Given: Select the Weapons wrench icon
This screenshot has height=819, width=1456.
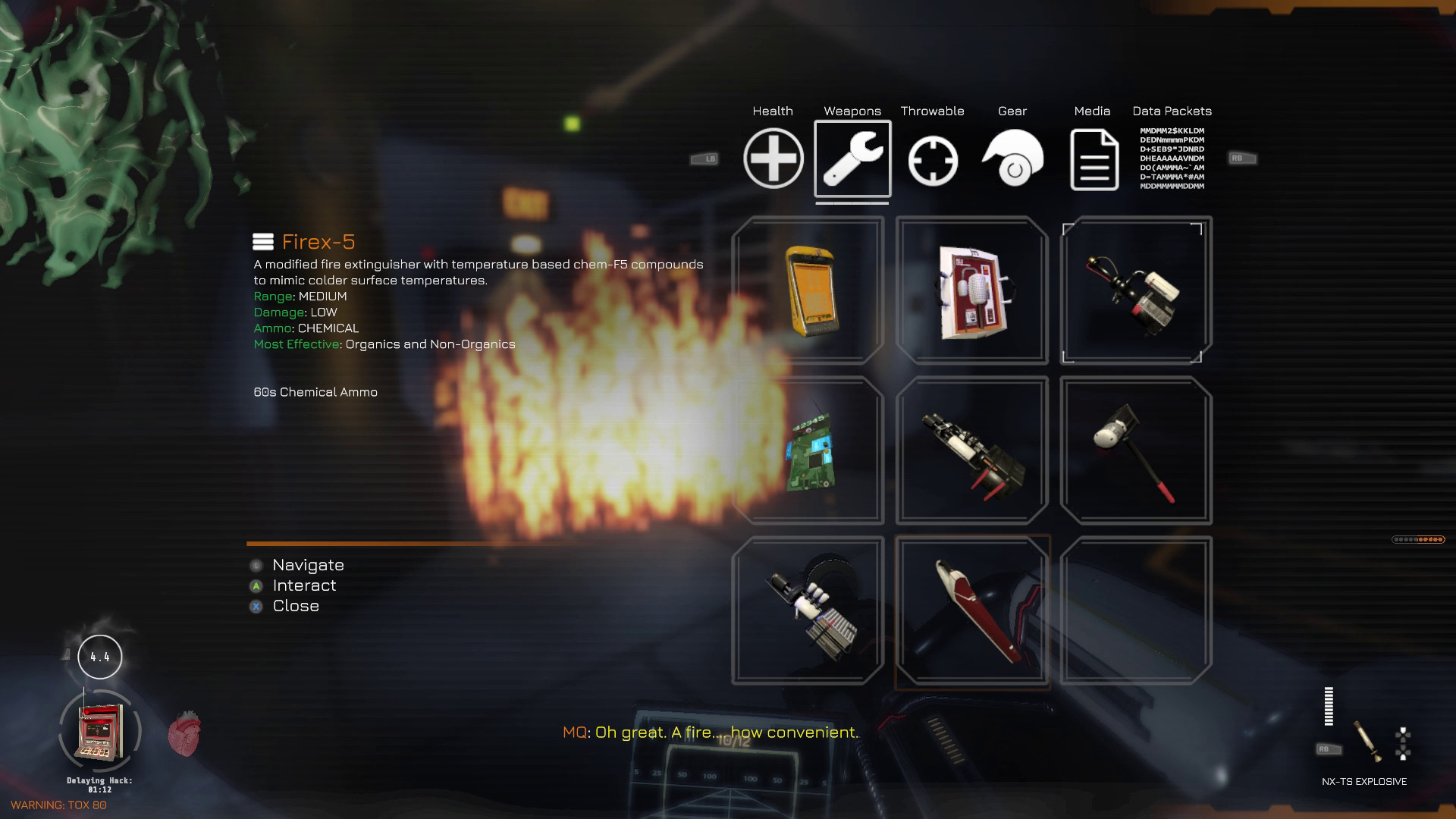Looking at the screenshot, I should (852, 159).
